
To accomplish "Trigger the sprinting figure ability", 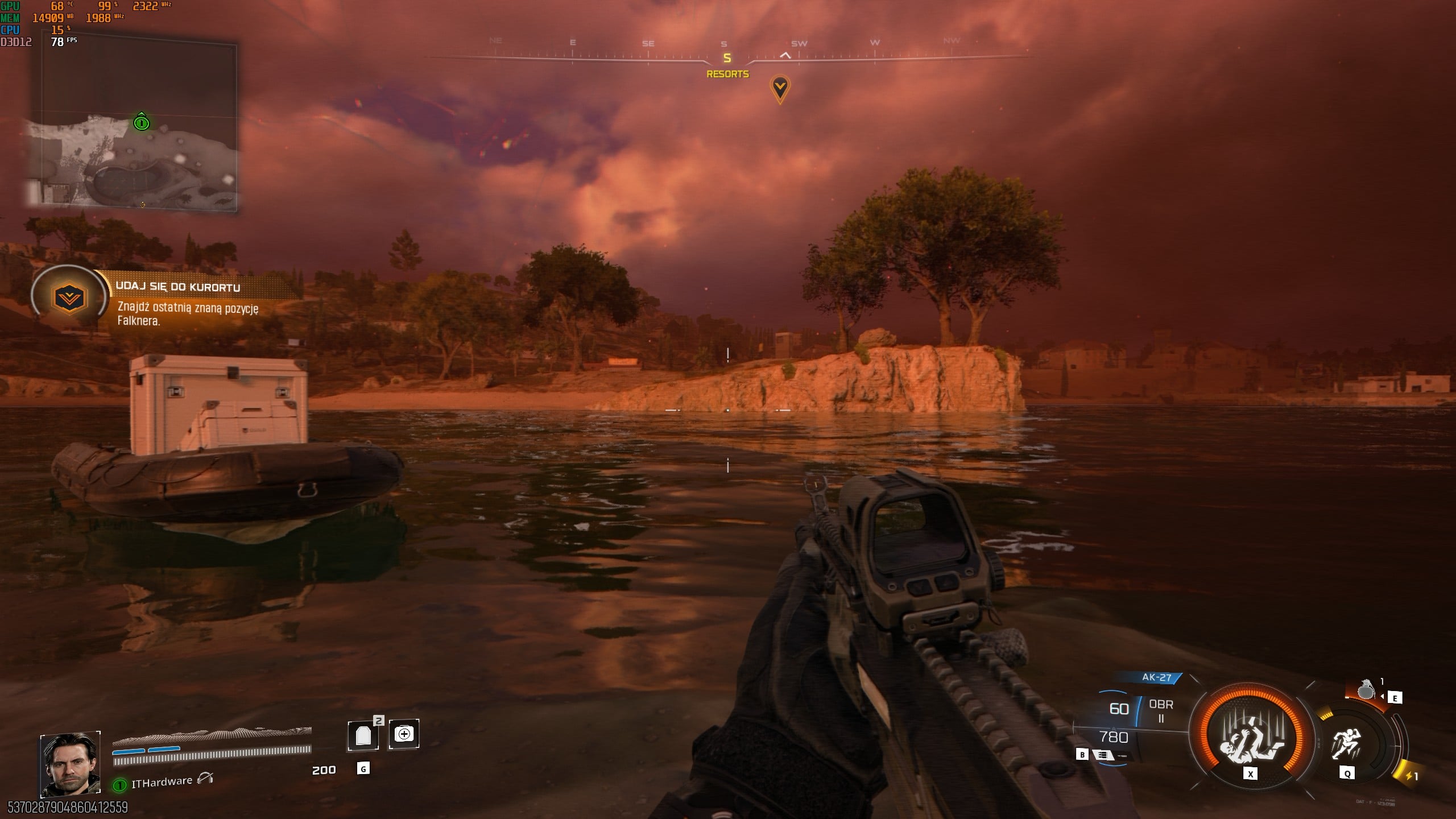I will coord(1346,743).
